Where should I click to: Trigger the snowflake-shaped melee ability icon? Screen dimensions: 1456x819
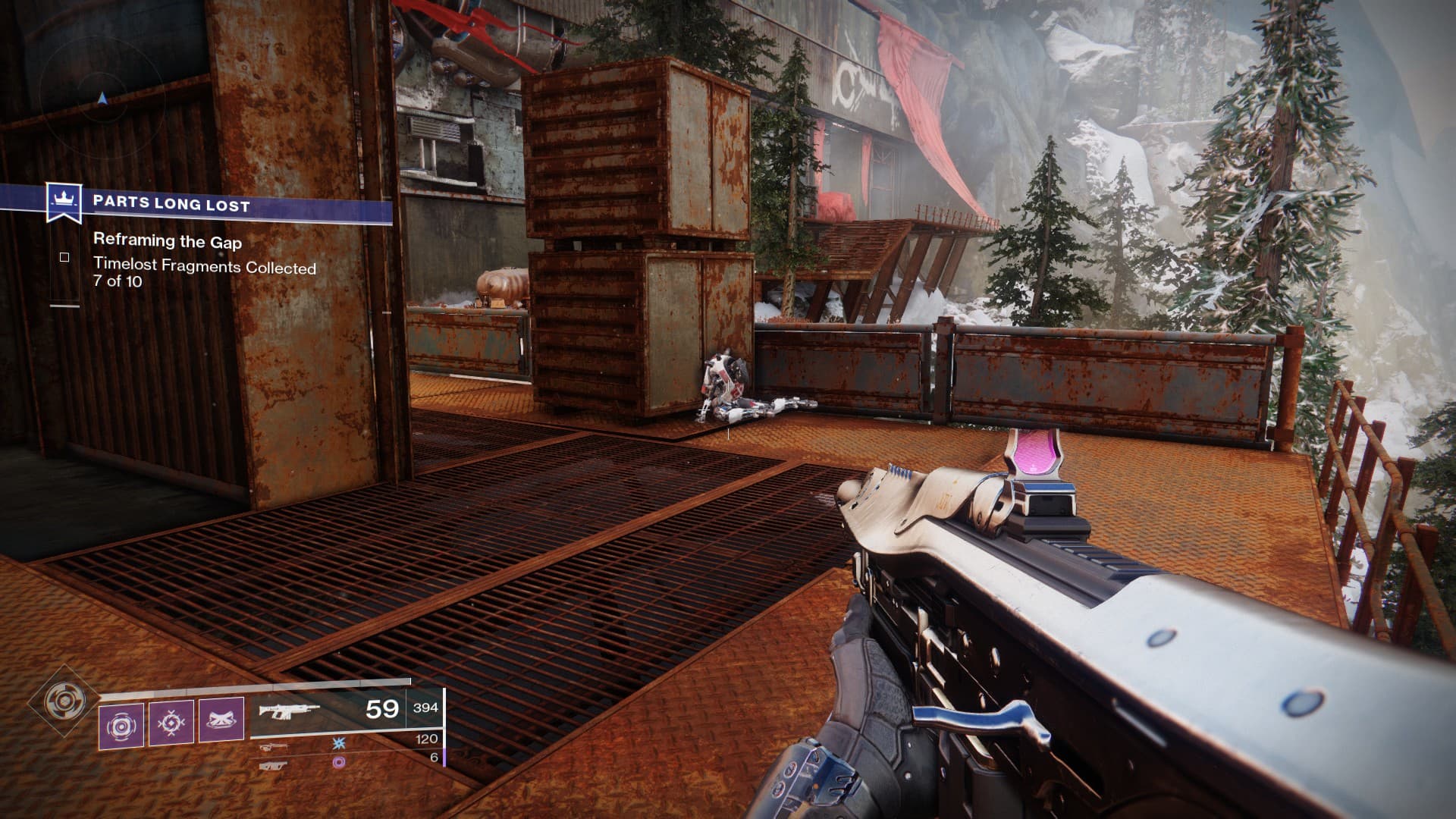pyautogui.click(x=171, y=723)
